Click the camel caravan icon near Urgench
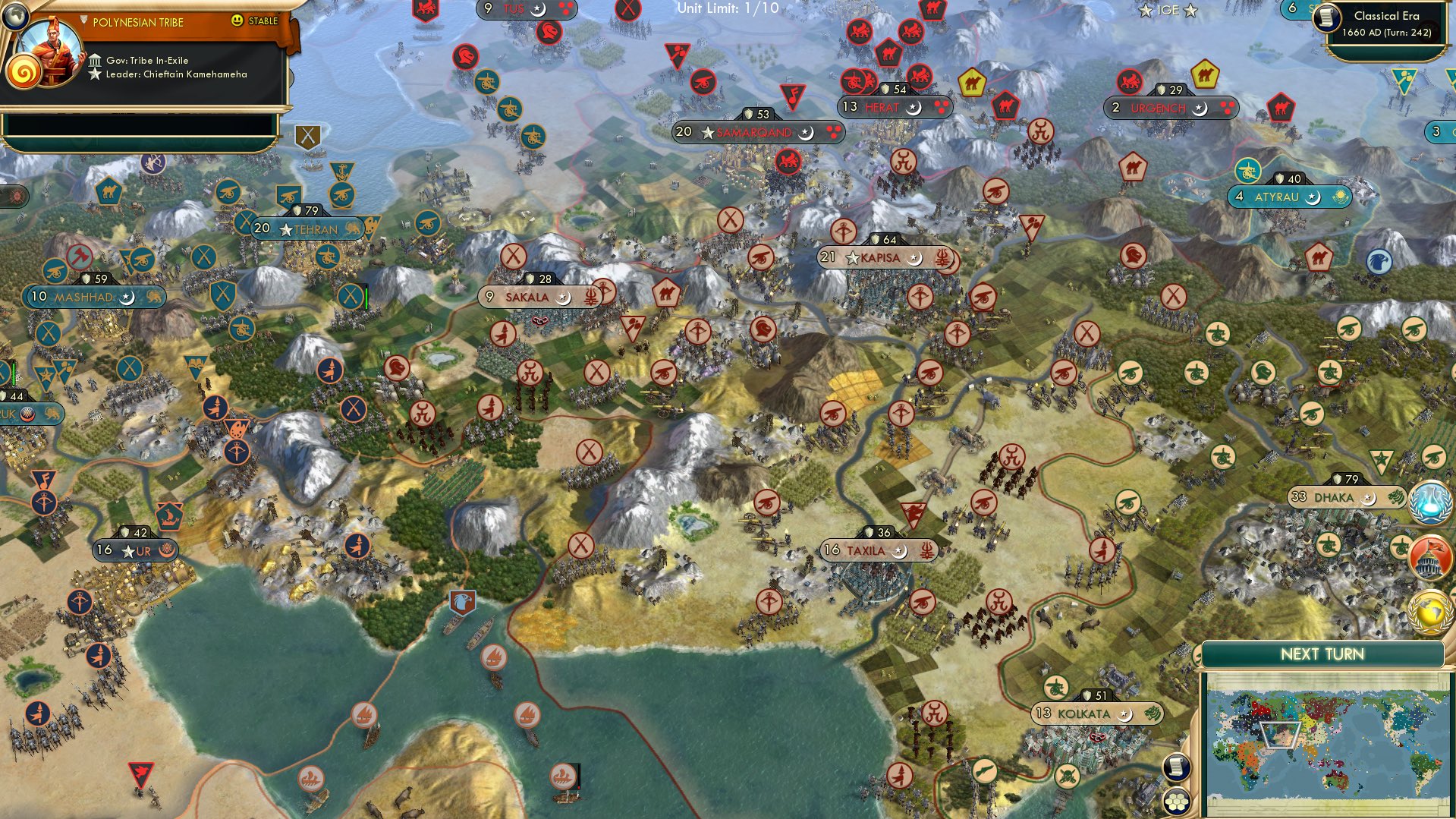The image size is (1456, 819). tap(1205, 74)
